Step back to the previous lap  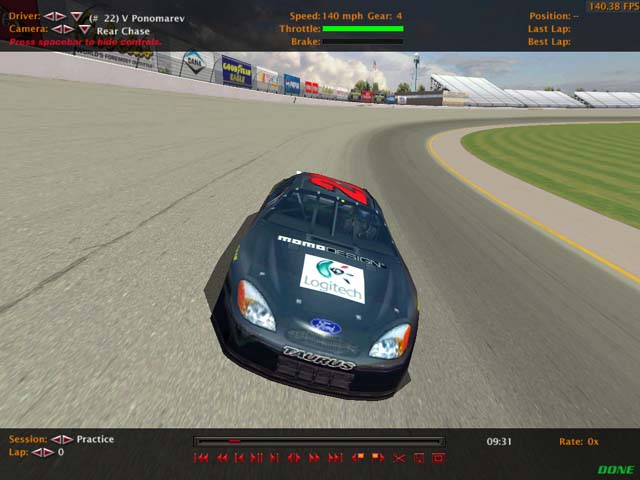(37, 453)
